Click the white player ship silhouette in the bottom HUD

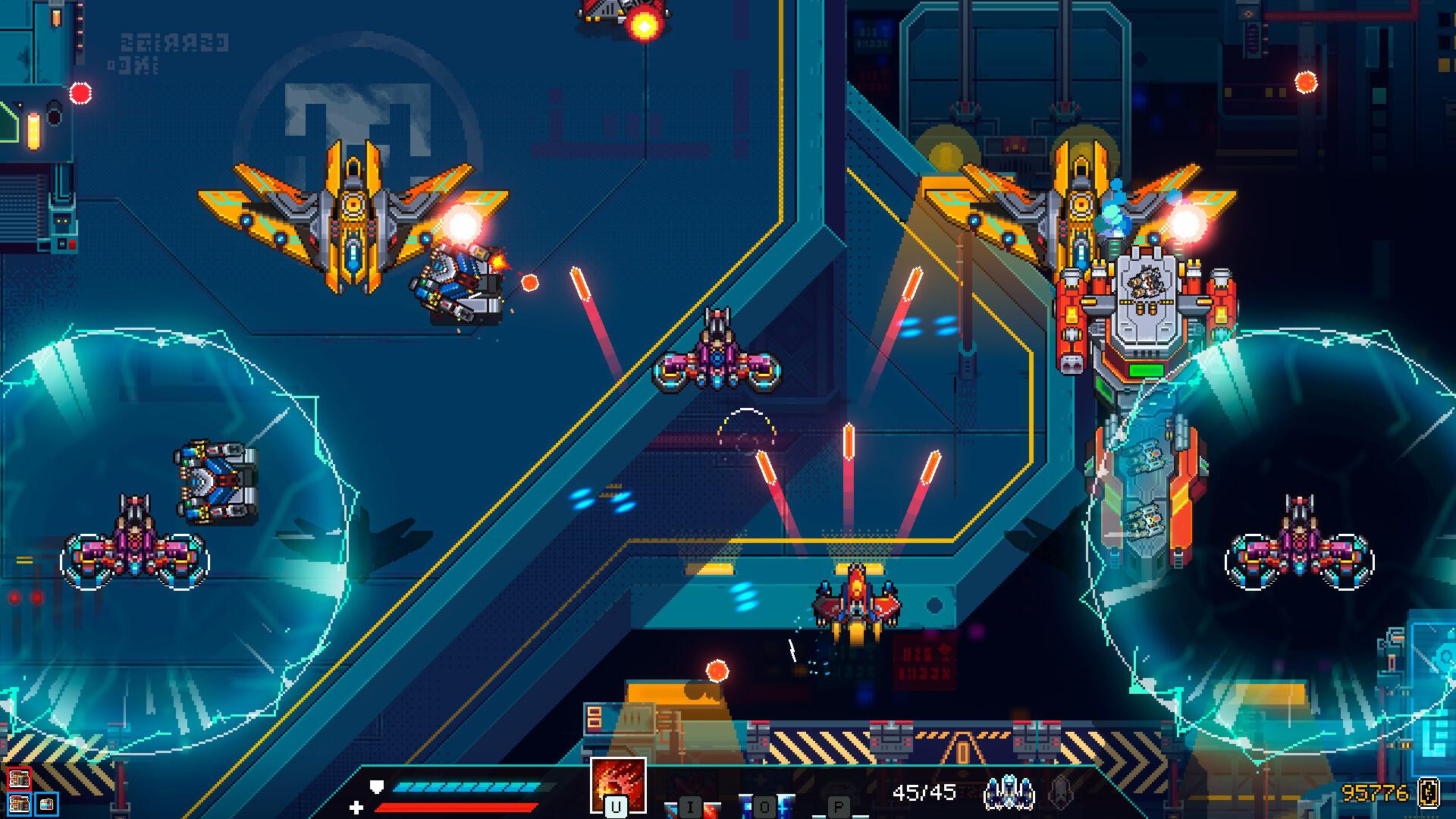[1008, 792]
